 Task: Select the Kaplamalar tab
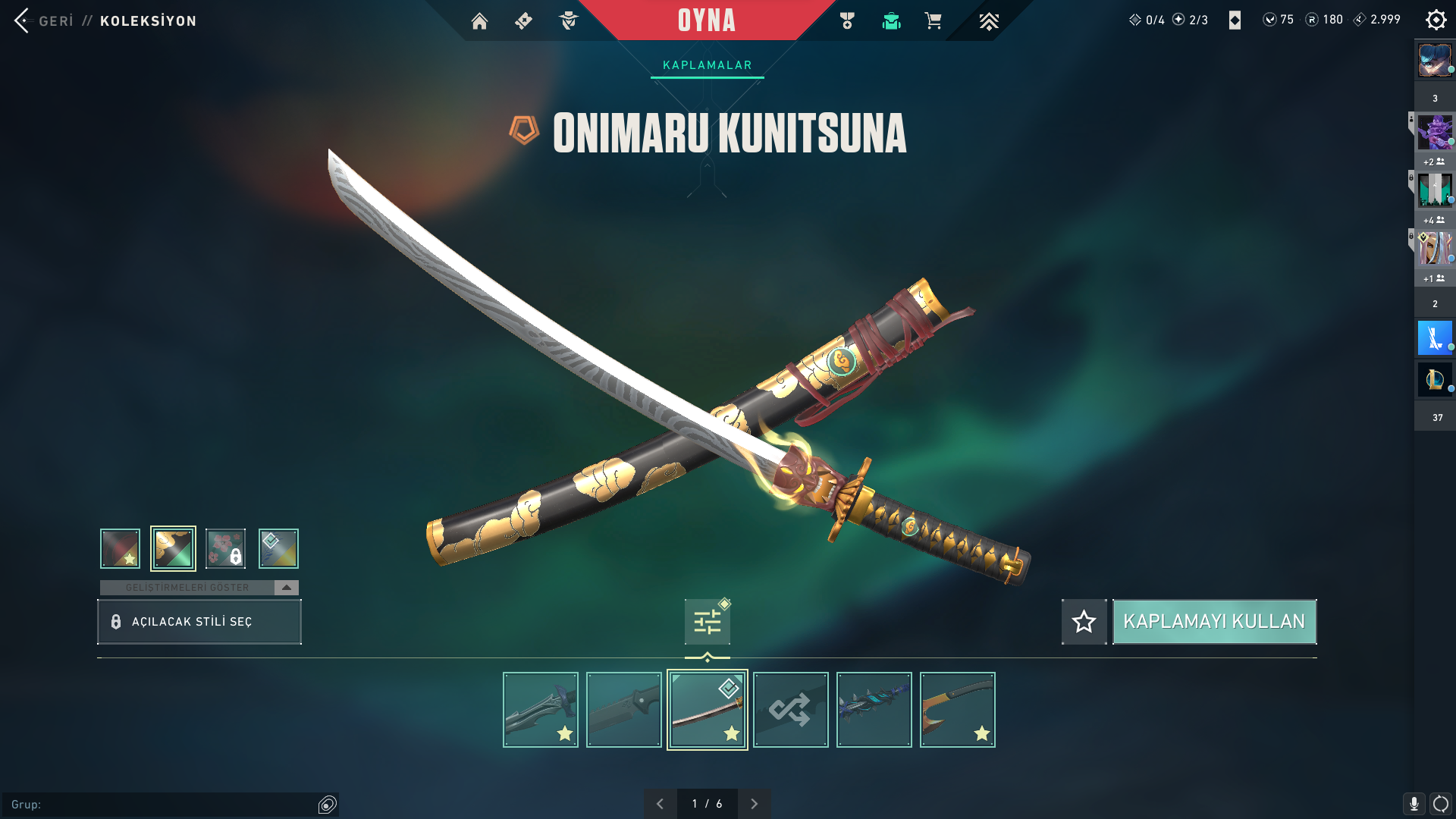(707, 65)
